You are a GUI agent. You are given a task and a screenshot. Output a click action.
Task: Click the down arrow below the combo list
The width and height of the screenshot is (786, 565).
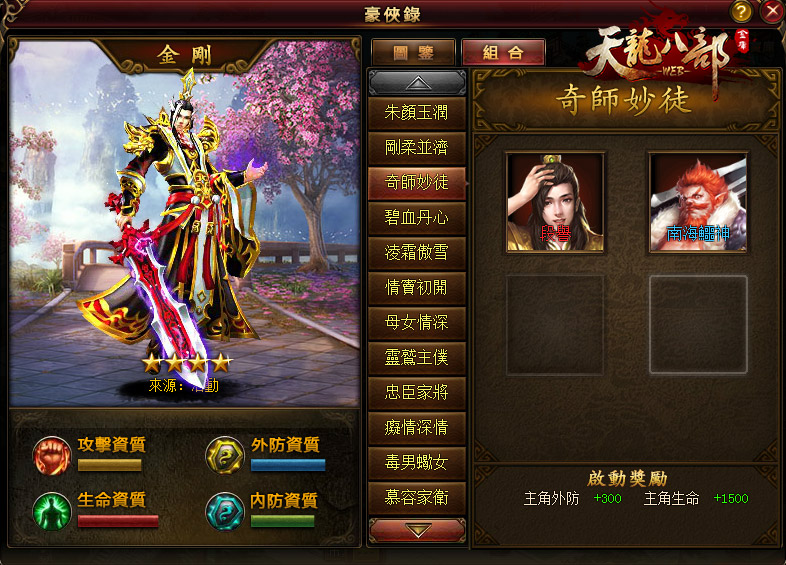(x=417, y=529)
